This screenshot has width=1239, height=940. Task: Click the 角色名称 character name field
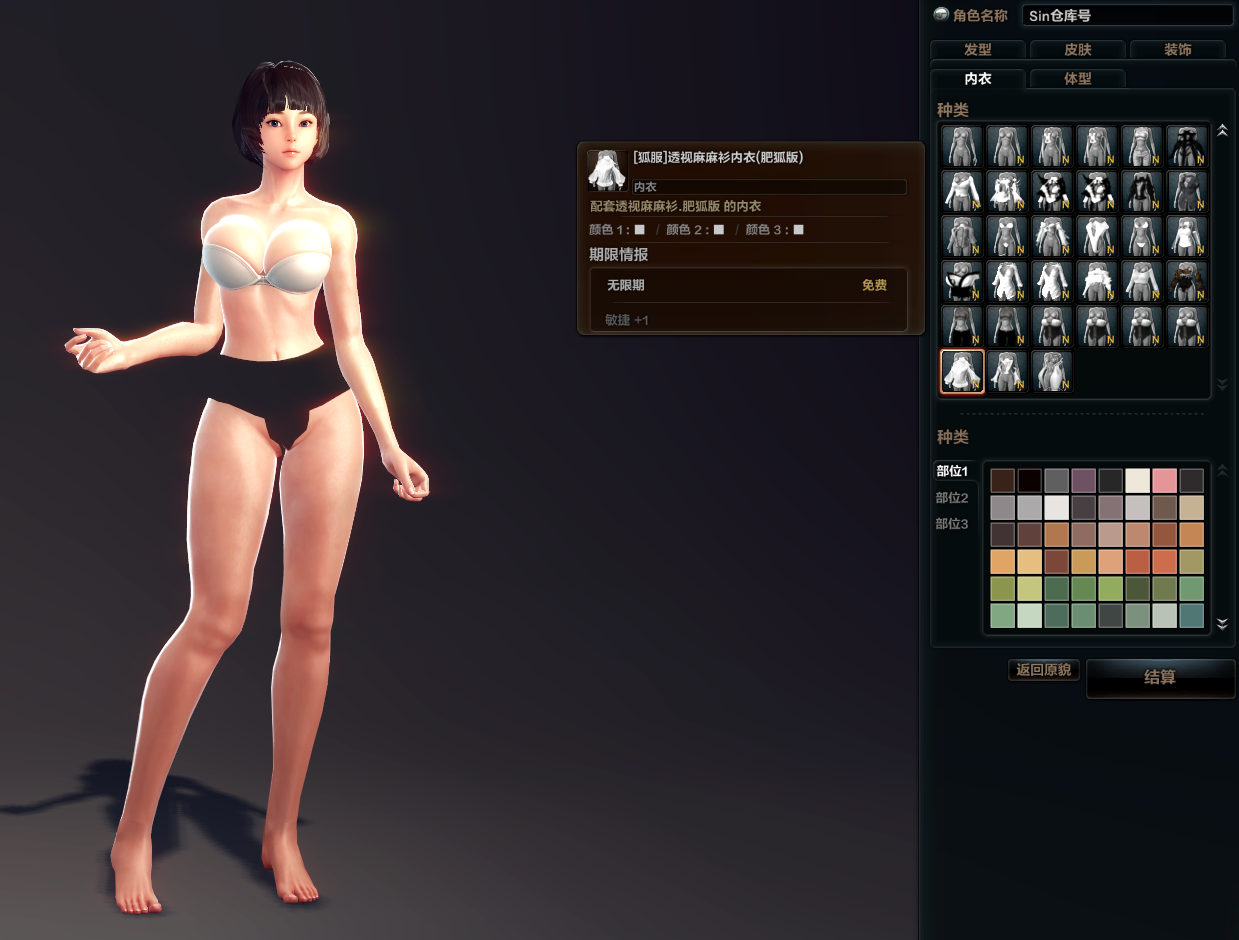click(1126, 15)
